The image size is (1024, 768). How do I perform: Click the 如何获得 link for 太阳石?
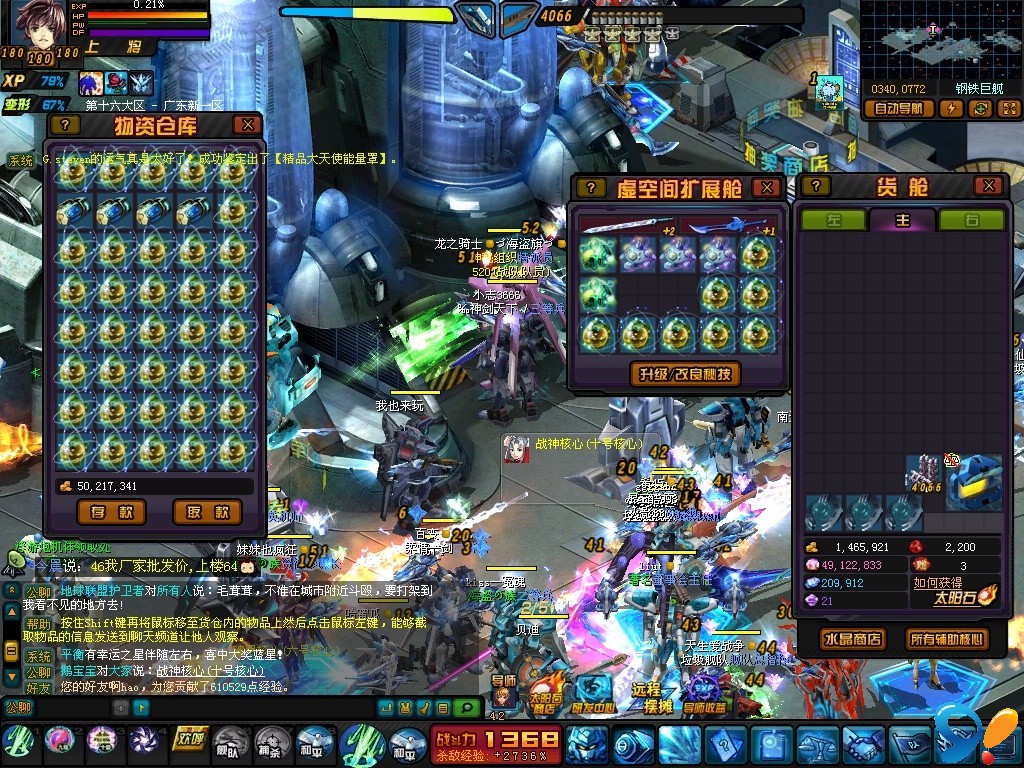point(938,583)
